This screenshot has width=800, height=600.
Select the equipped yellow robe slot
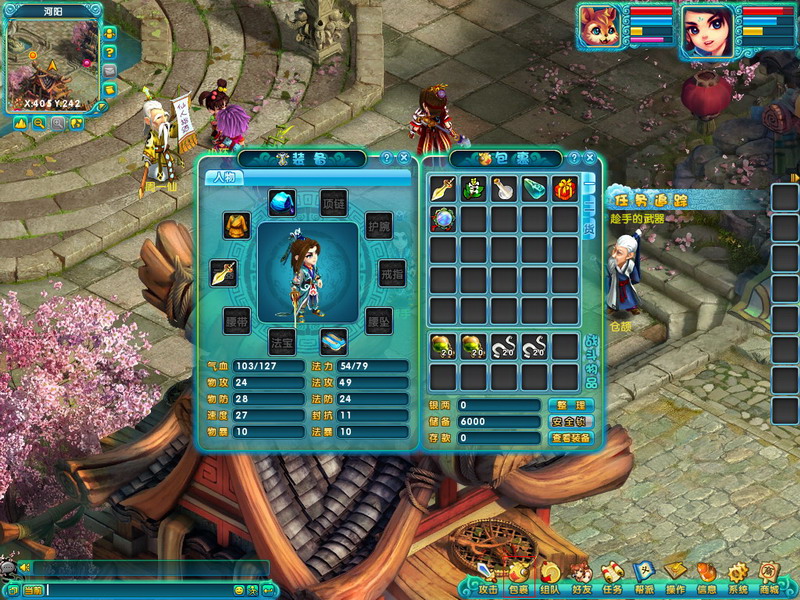tap(236, 225)
